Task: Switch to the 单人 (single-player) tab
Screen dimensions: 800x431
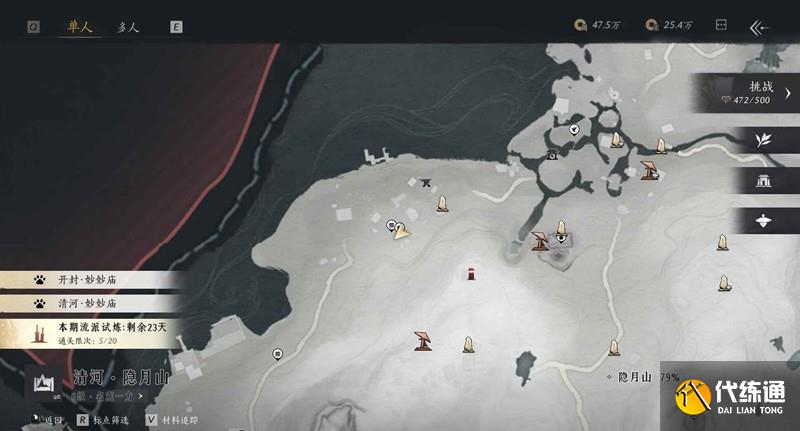Action: point(79,28)
